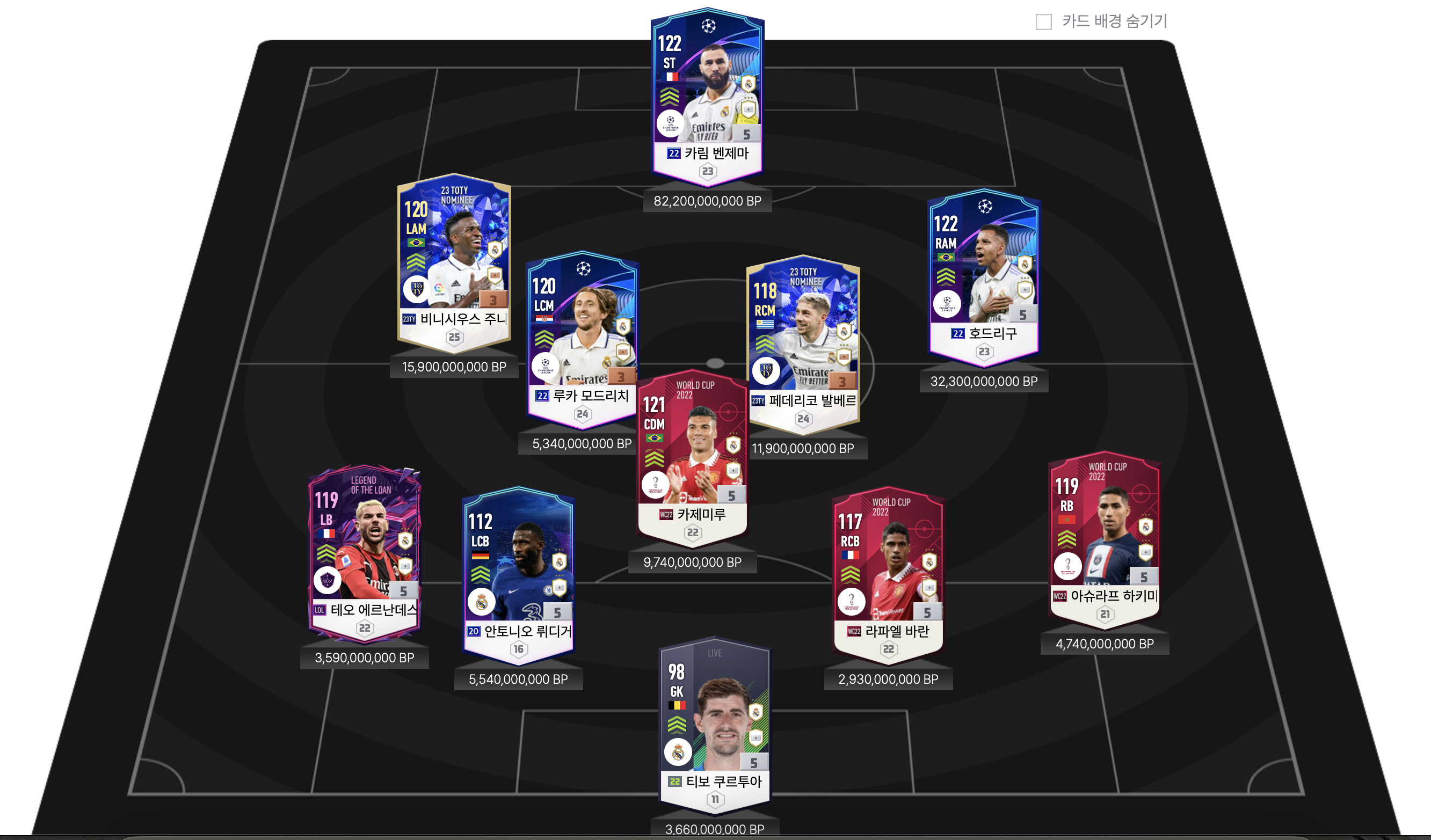Screen dimensions: 1431x840
Task: Click the 티보 쿠르투아 GK card
Action: [714, 724]
